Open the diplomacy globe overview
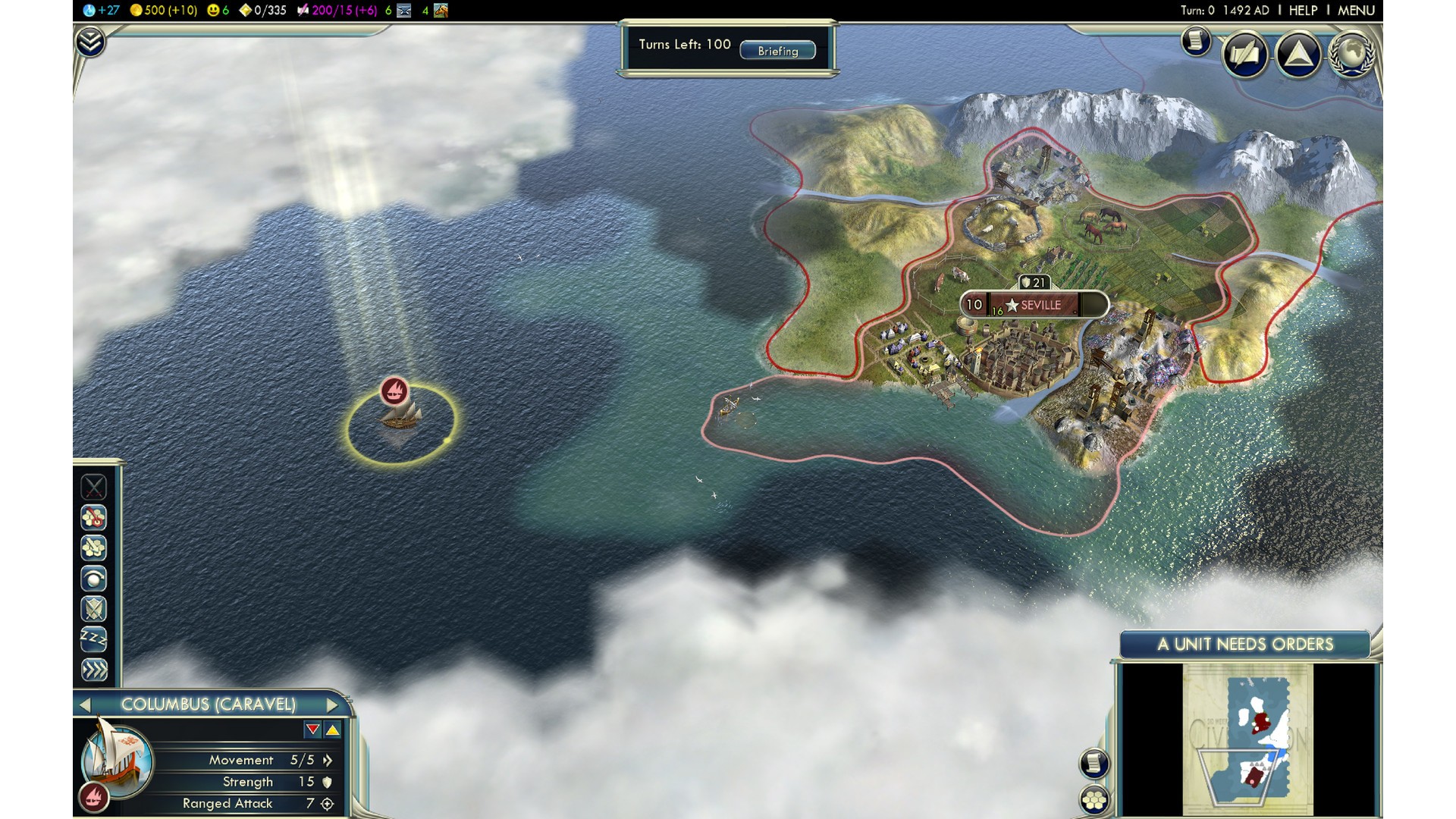The width and height of the screenshot is (1456, 819). (1352, 55)
